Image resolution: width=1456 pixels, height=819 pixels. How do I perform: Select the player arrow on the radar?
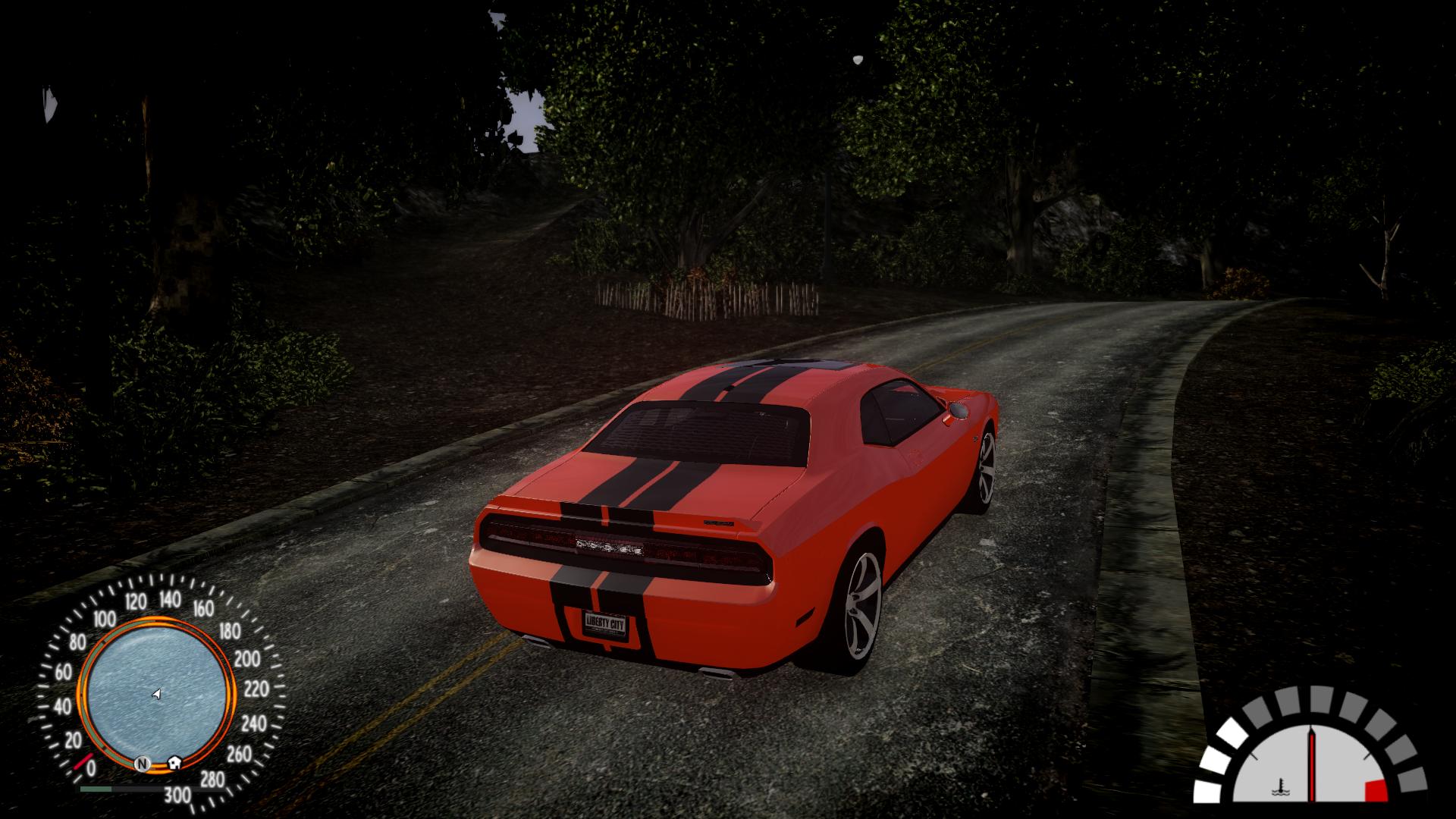(x=156, y=694)
